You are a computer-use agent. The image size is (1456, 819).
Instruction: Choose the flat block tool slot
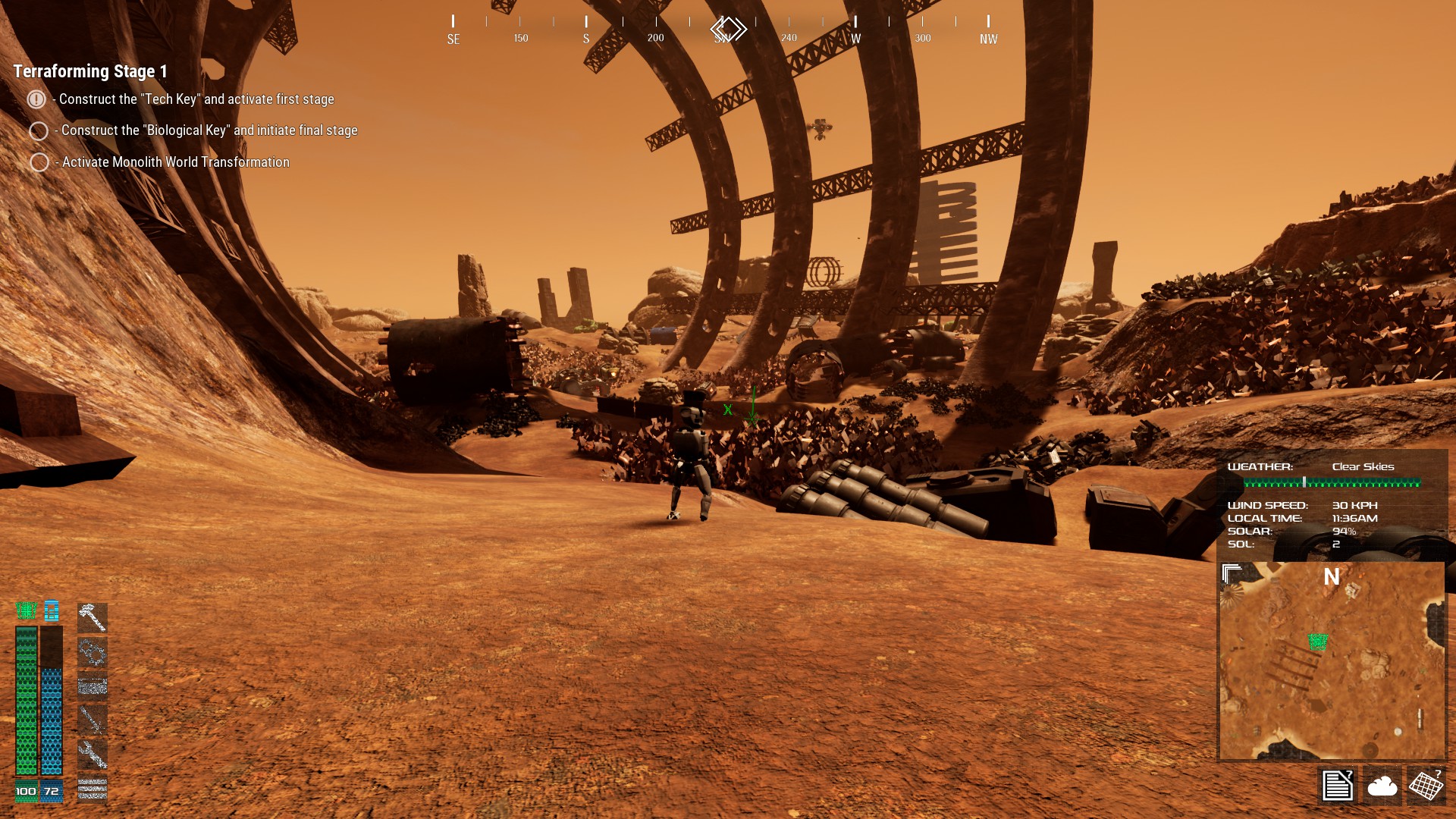click(x=93, y=686)
